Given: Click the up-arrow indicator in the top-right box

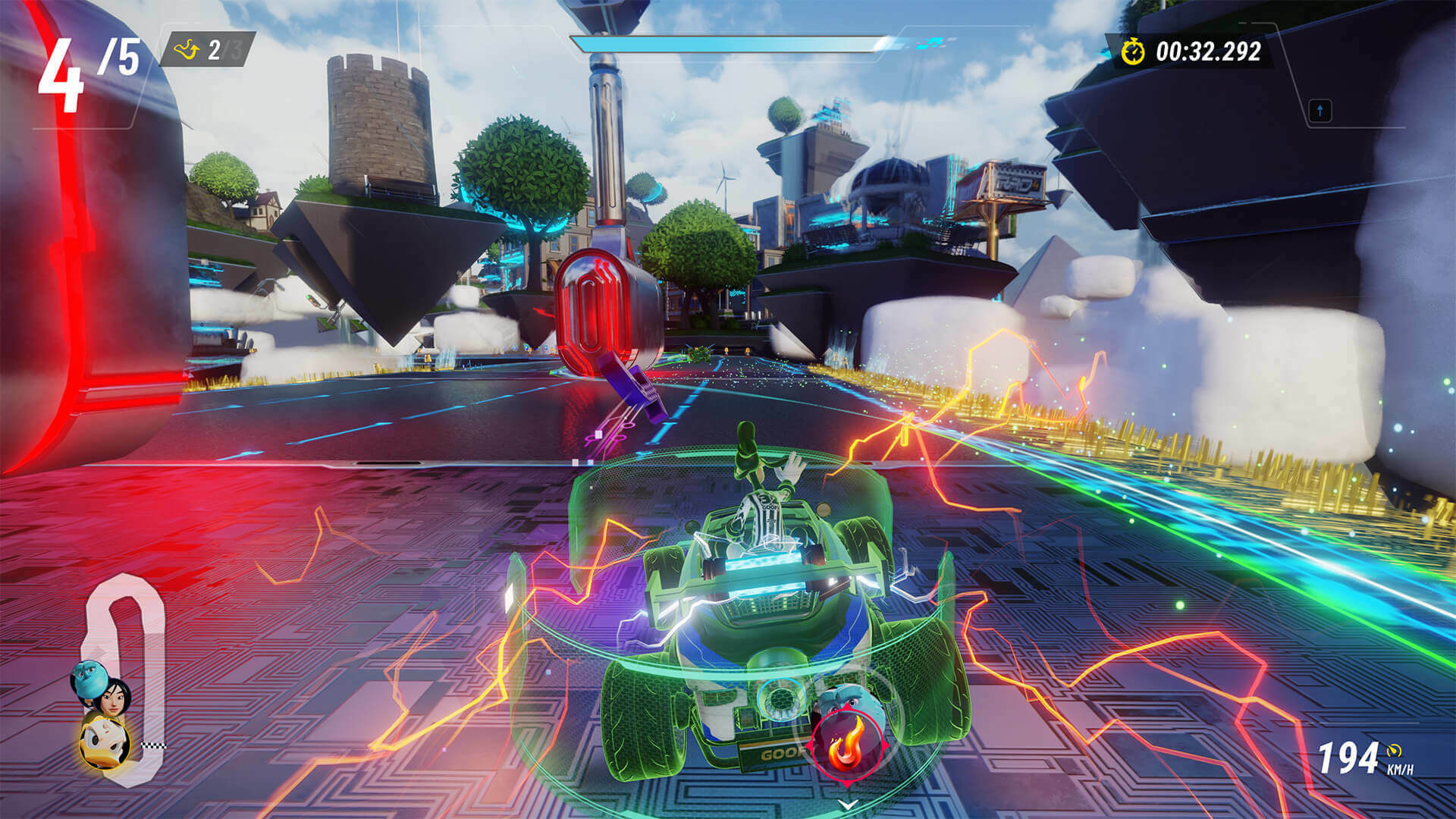Looking at the screenshot, I should (1320, 111).
